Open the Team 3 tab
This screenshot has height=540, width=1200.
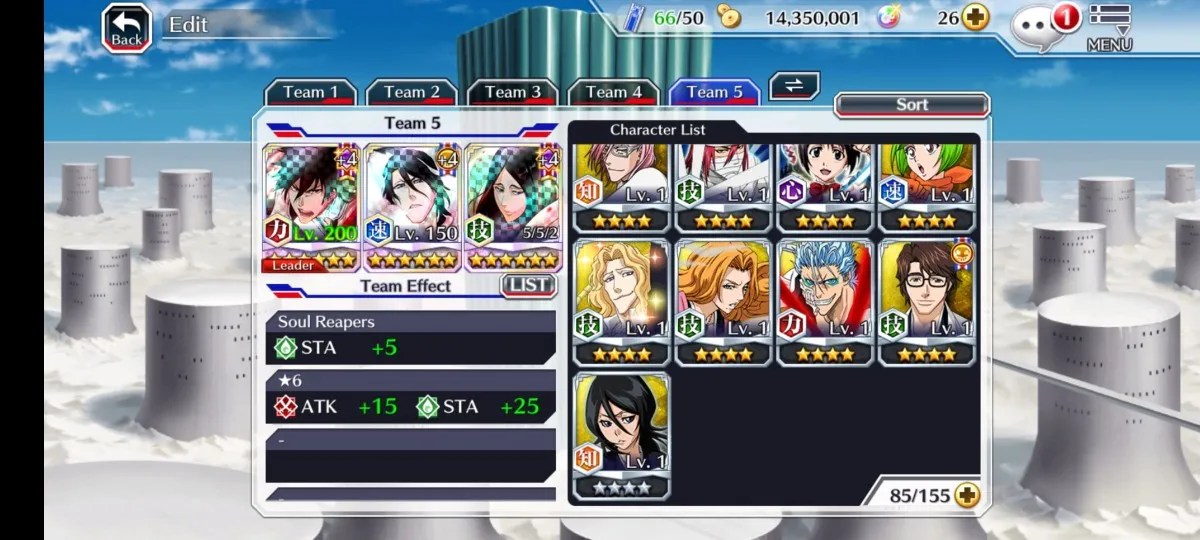512,93
